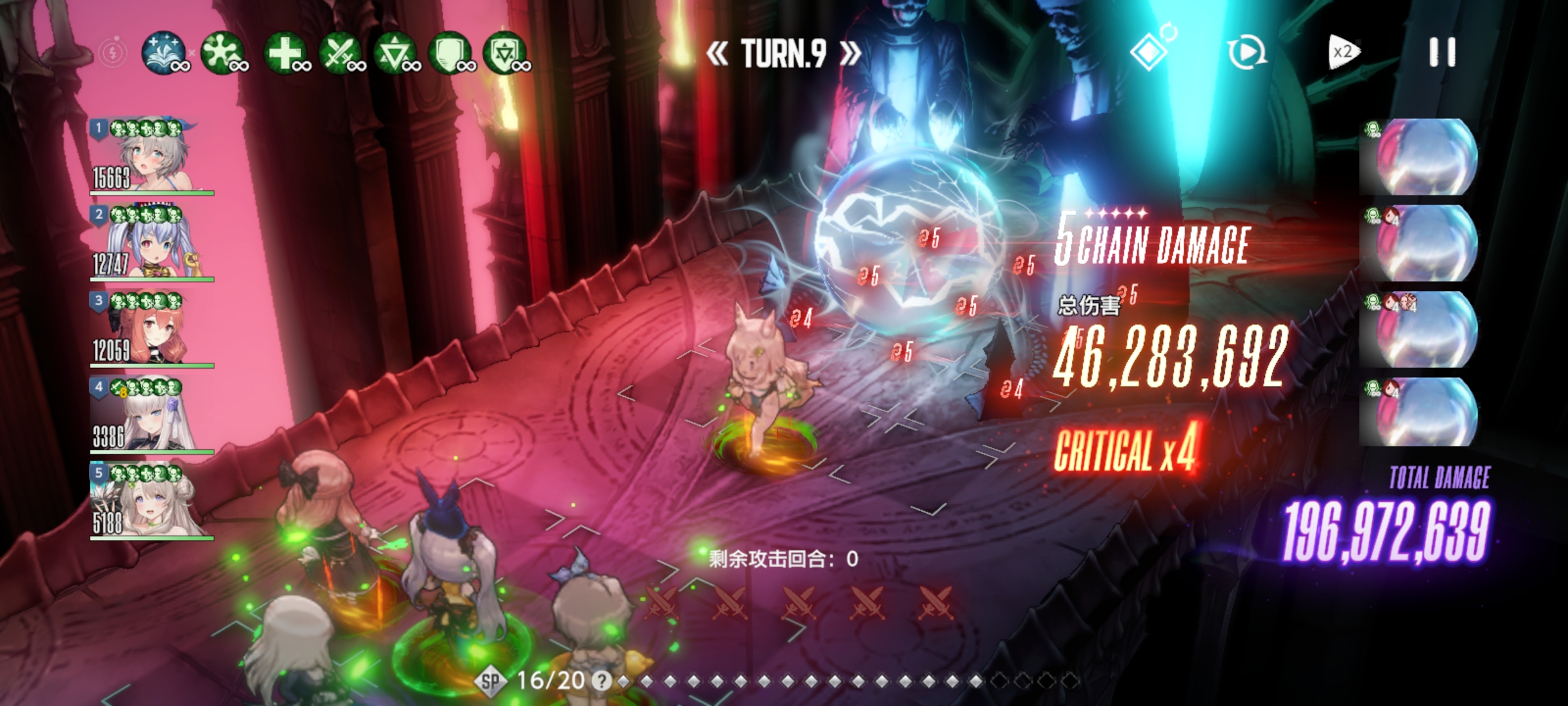Select party member 4 portrait
Image resolution: width=1568 pixels, height=706 pixels.
pyautogui.click(x=152, y=416)
